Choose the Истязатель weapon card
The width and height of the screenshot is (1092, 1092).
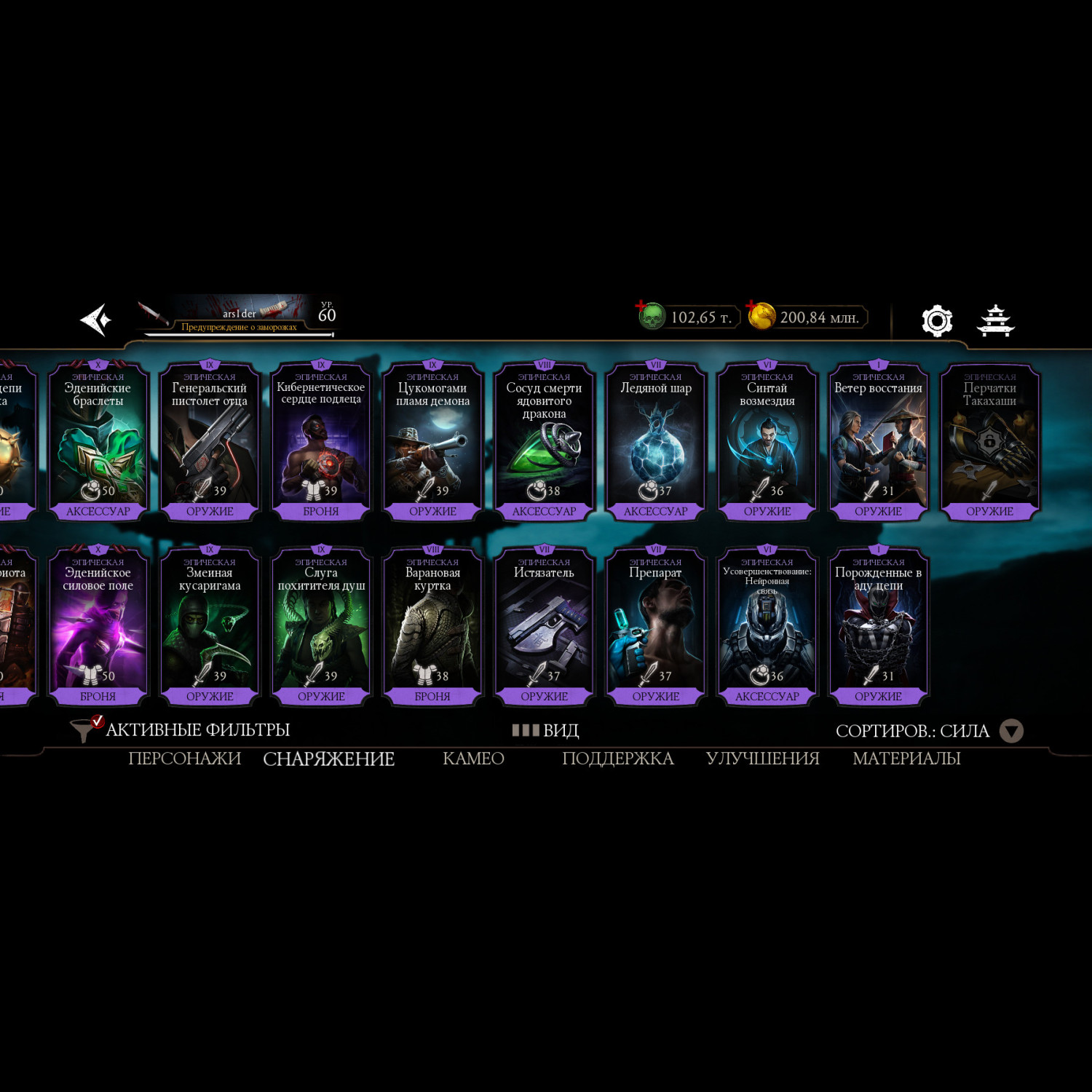(x=545, y=626)
